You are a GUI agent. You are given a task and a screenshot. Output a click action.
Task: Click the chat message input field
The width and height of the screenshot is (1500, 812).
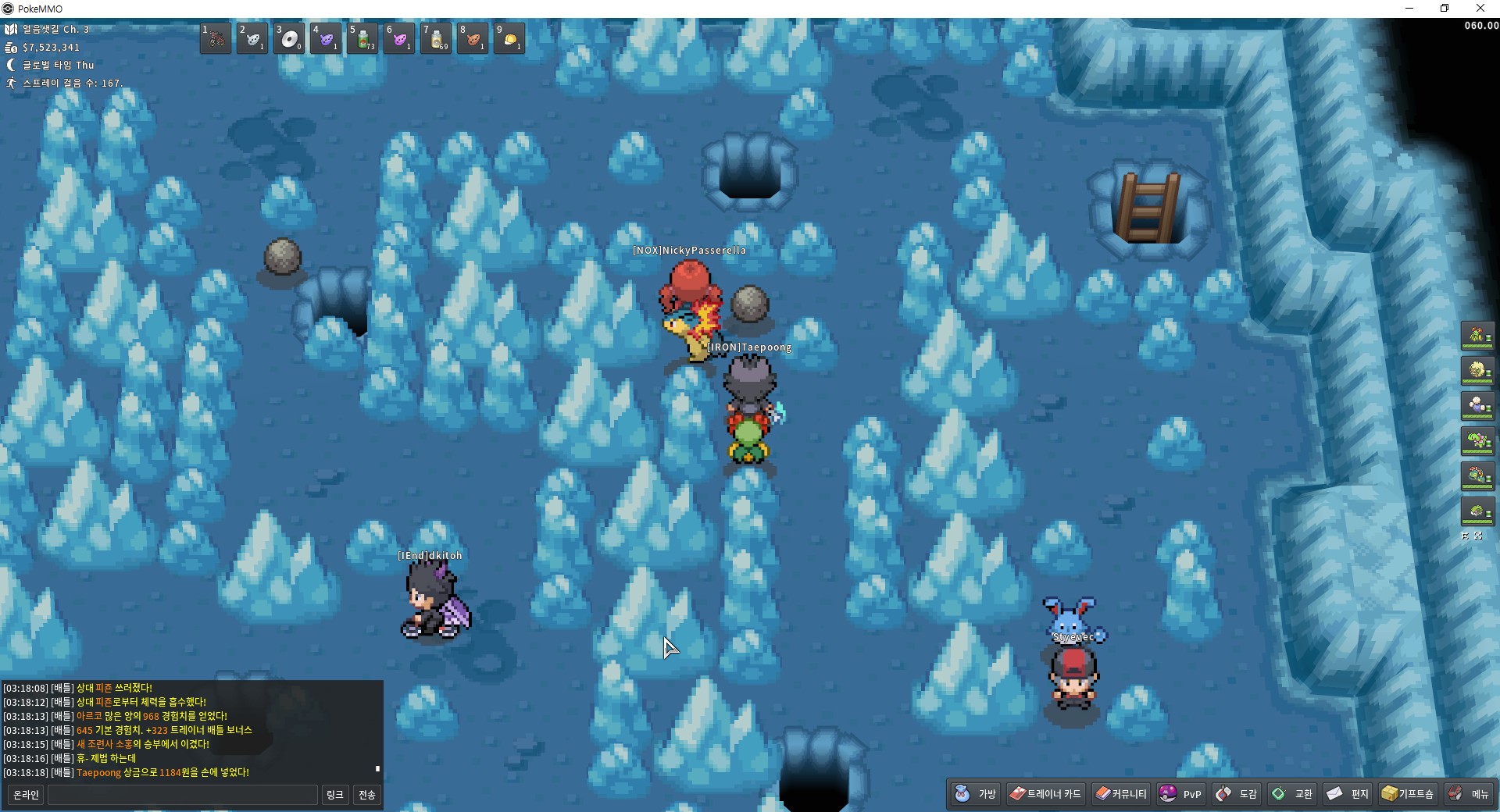click(x=183, y=795)
